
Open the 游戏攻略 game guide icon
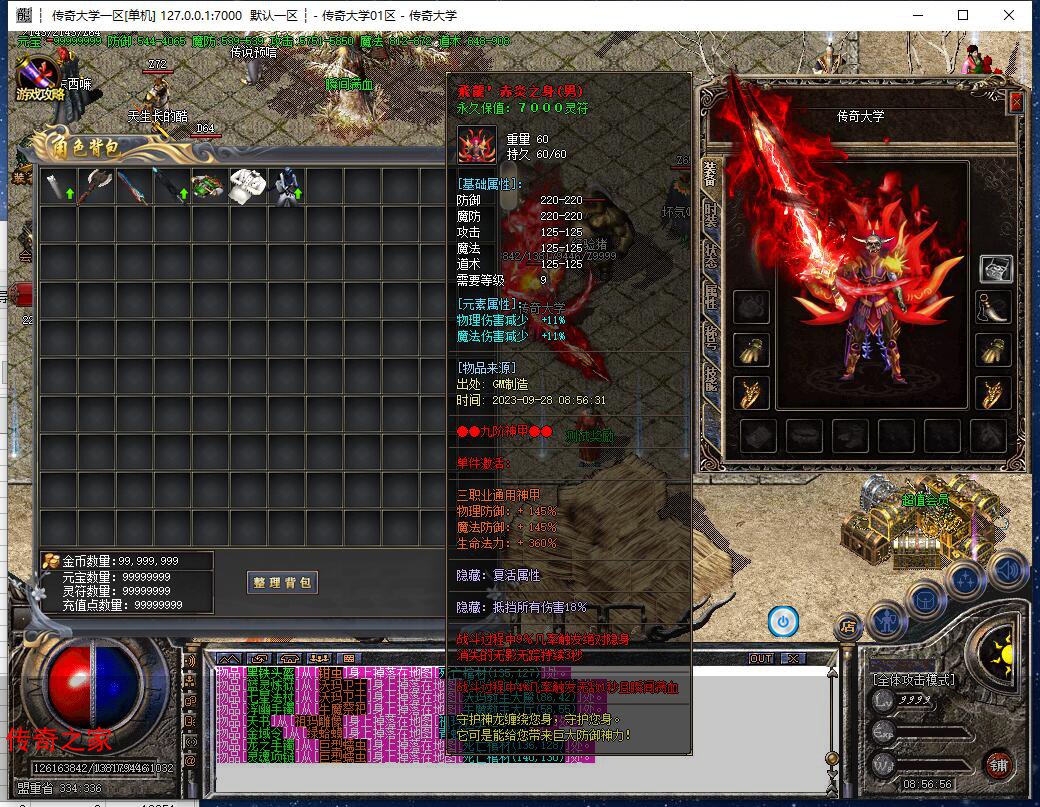[40, 80]
